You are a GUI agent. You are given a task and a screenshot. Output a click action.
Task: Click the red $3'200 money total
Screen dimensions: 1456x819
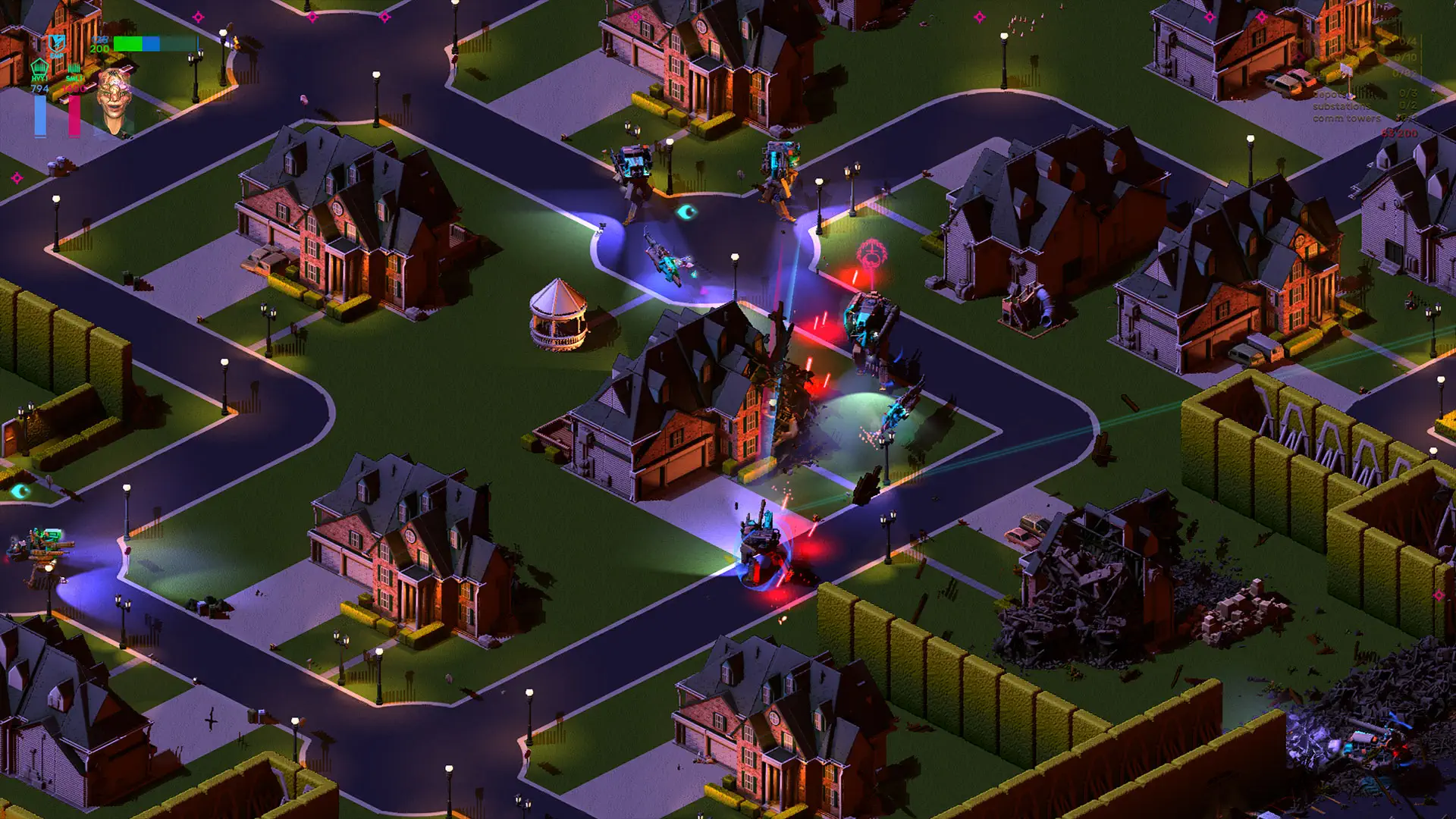point(1400,132)
